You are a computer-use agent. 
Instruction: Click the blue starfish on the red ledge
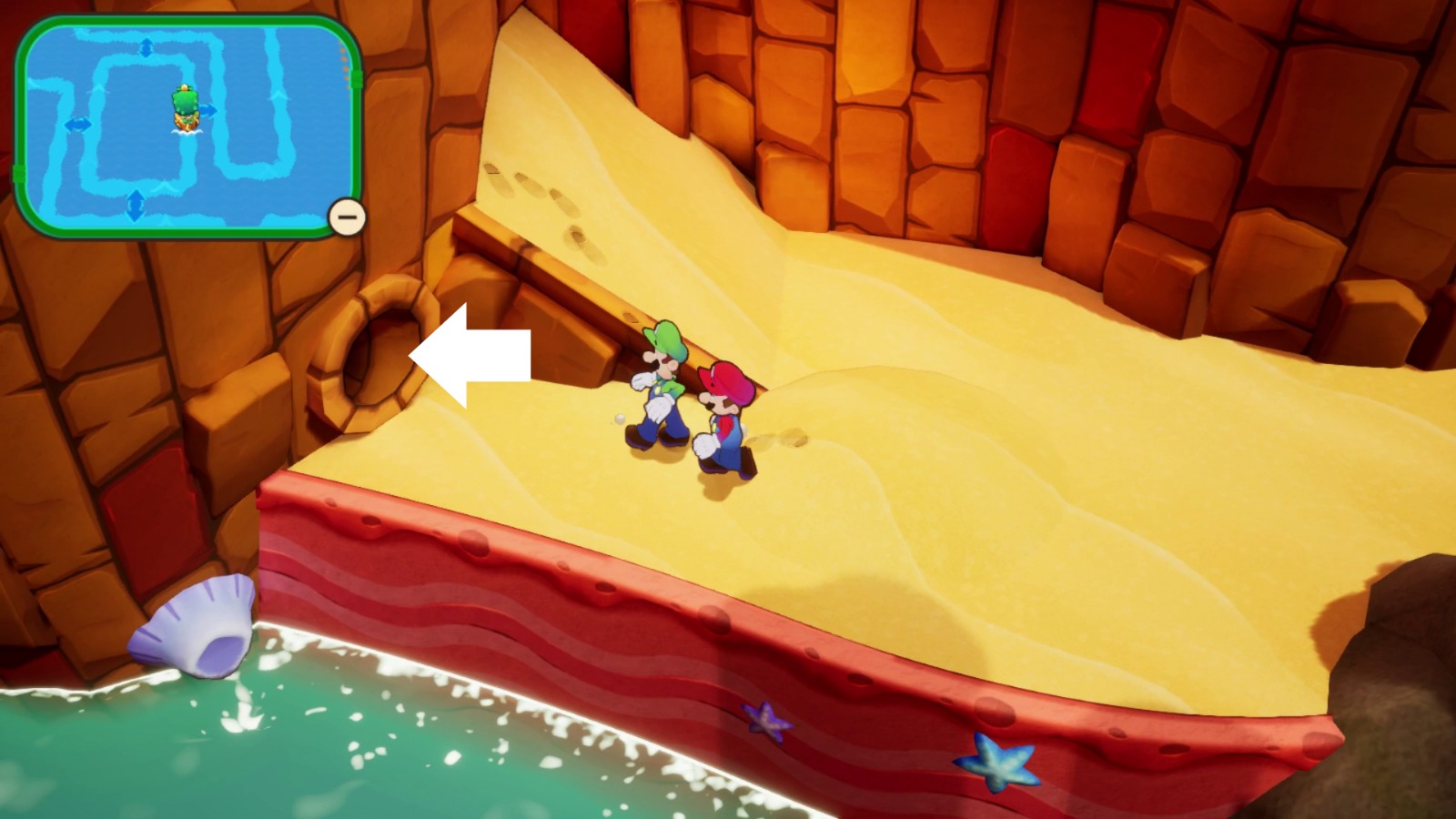997,763
